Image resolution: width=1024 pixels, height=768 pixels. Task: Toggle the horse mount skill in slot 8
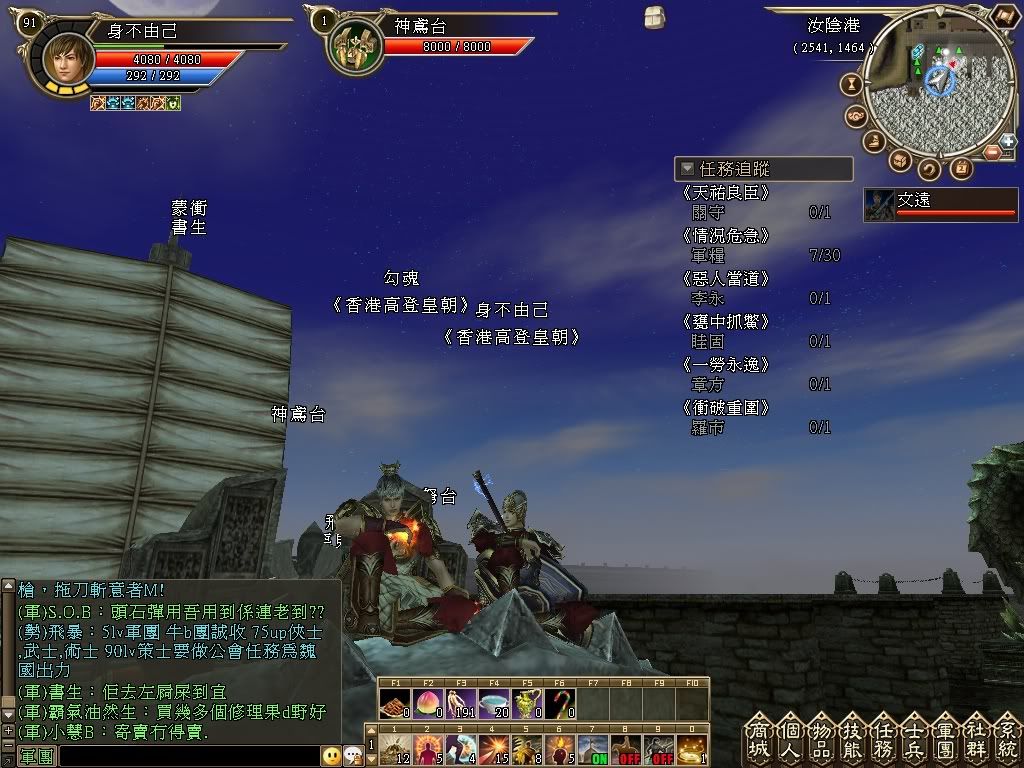(626, 749)
